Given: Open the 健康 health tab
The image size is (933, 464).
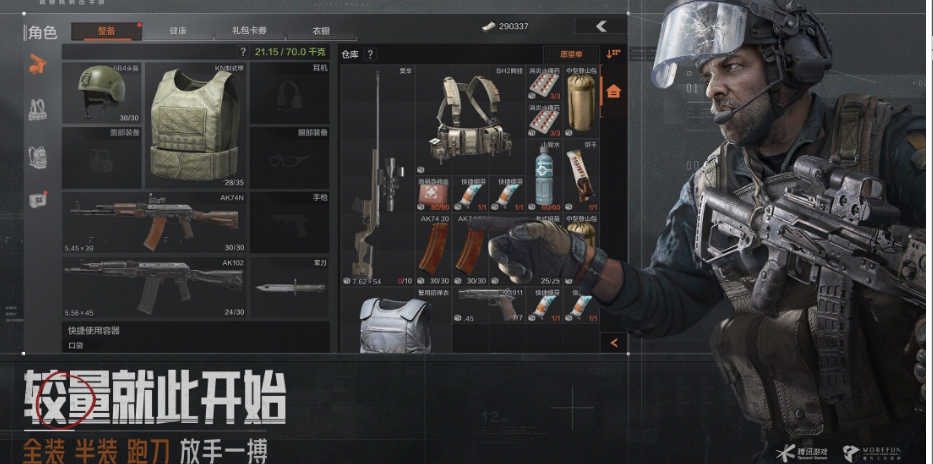Looking at the screenshot, I should click(x=177, y=32).
